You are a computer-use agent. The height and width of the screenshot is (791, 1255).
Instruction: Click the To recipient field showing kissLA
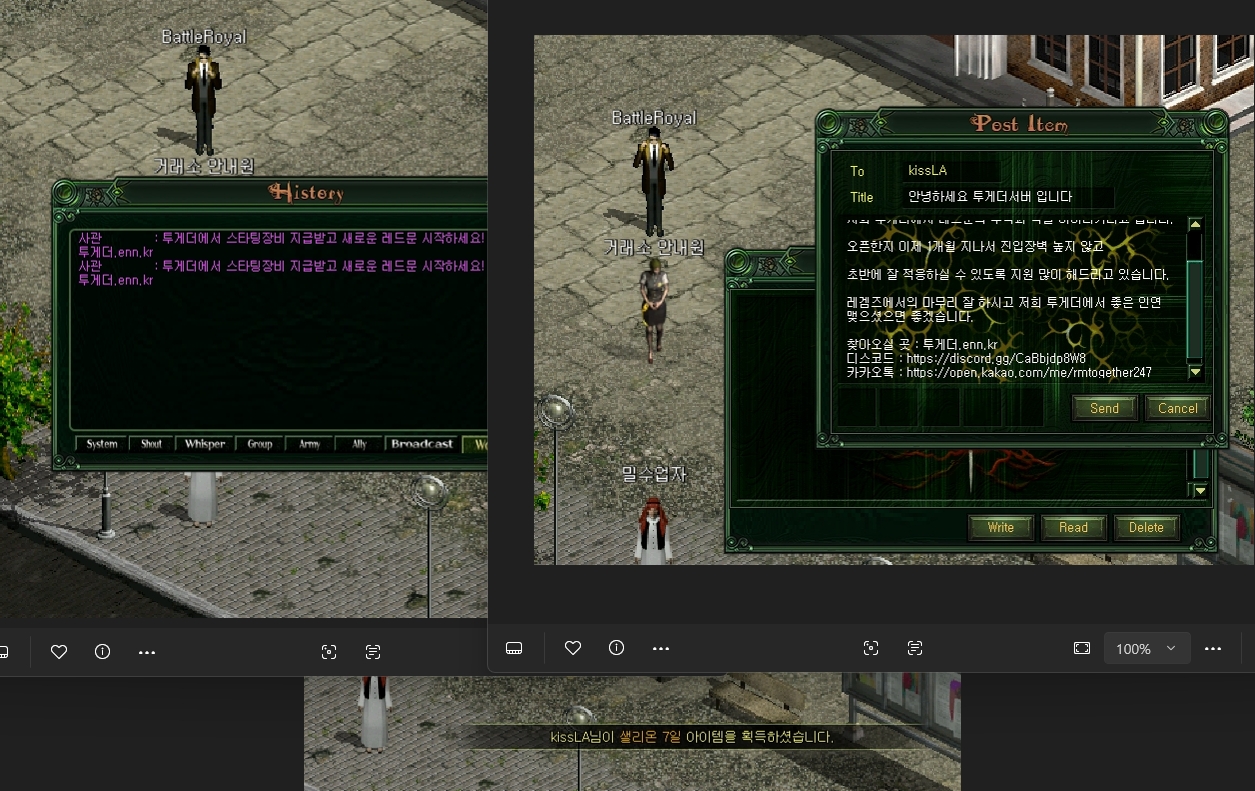[x=950, y=171]
